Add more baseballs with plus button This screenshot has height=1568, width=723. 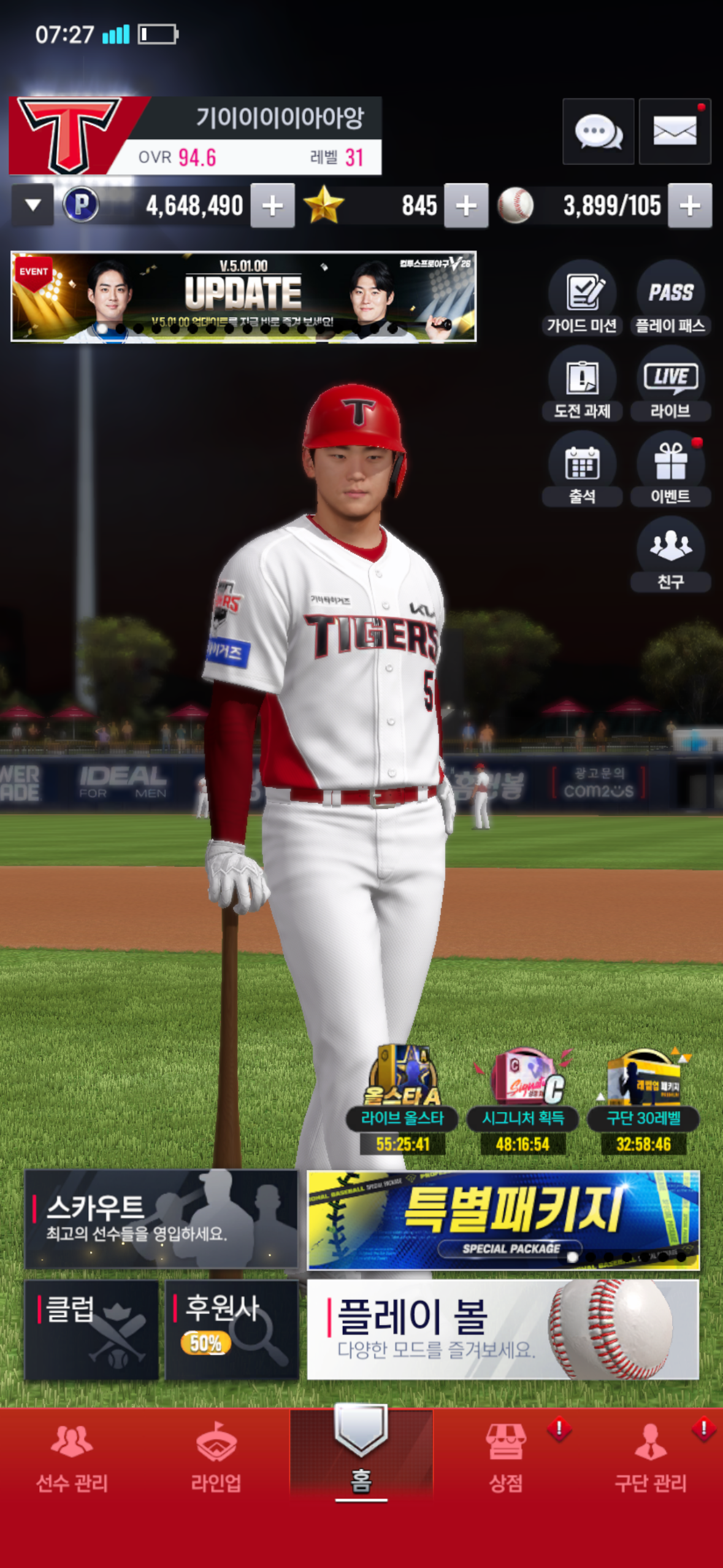click(690, 206)
